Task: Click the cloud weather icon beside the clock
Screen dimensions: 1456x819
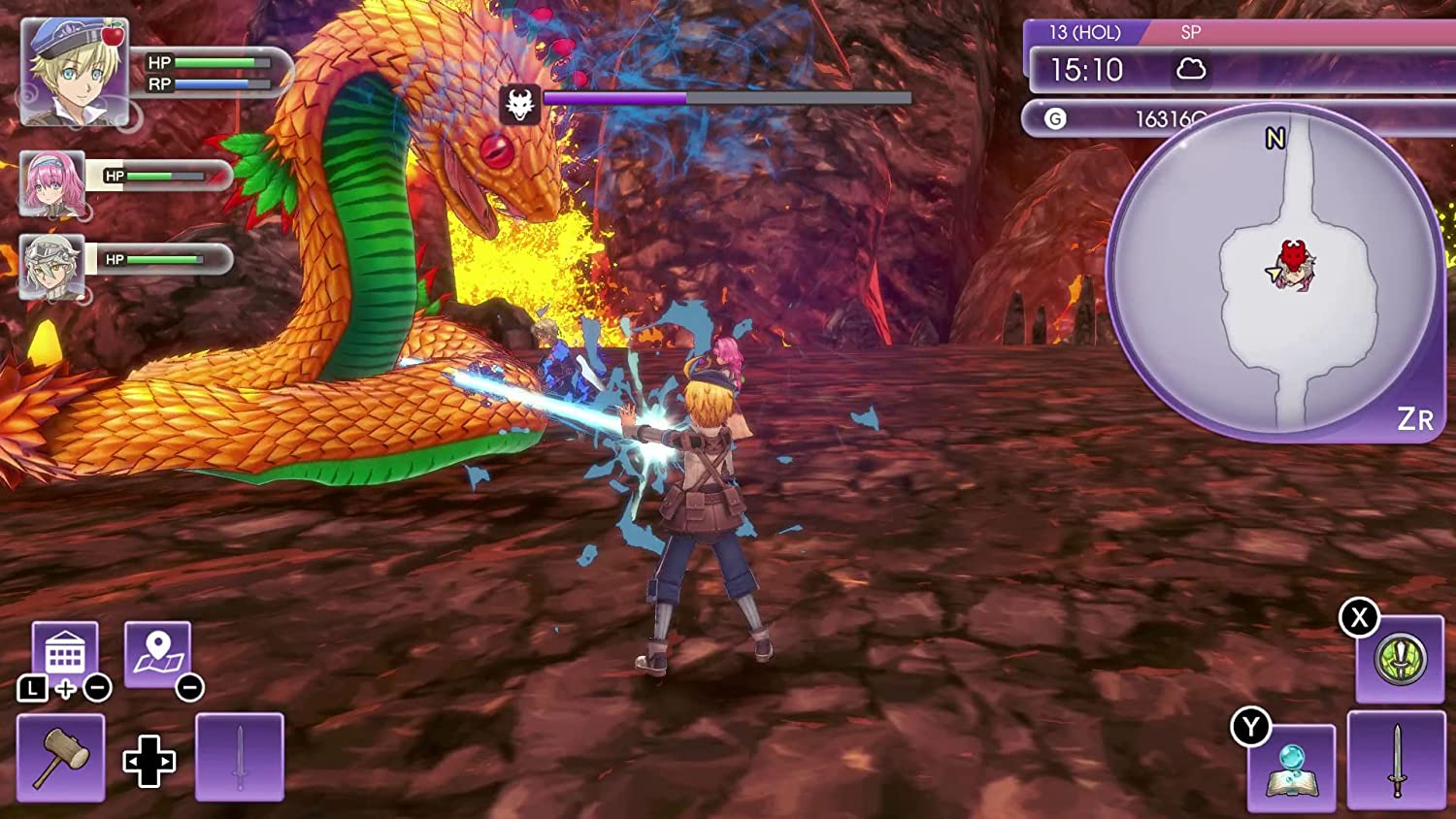Action: pos(1193,70)
